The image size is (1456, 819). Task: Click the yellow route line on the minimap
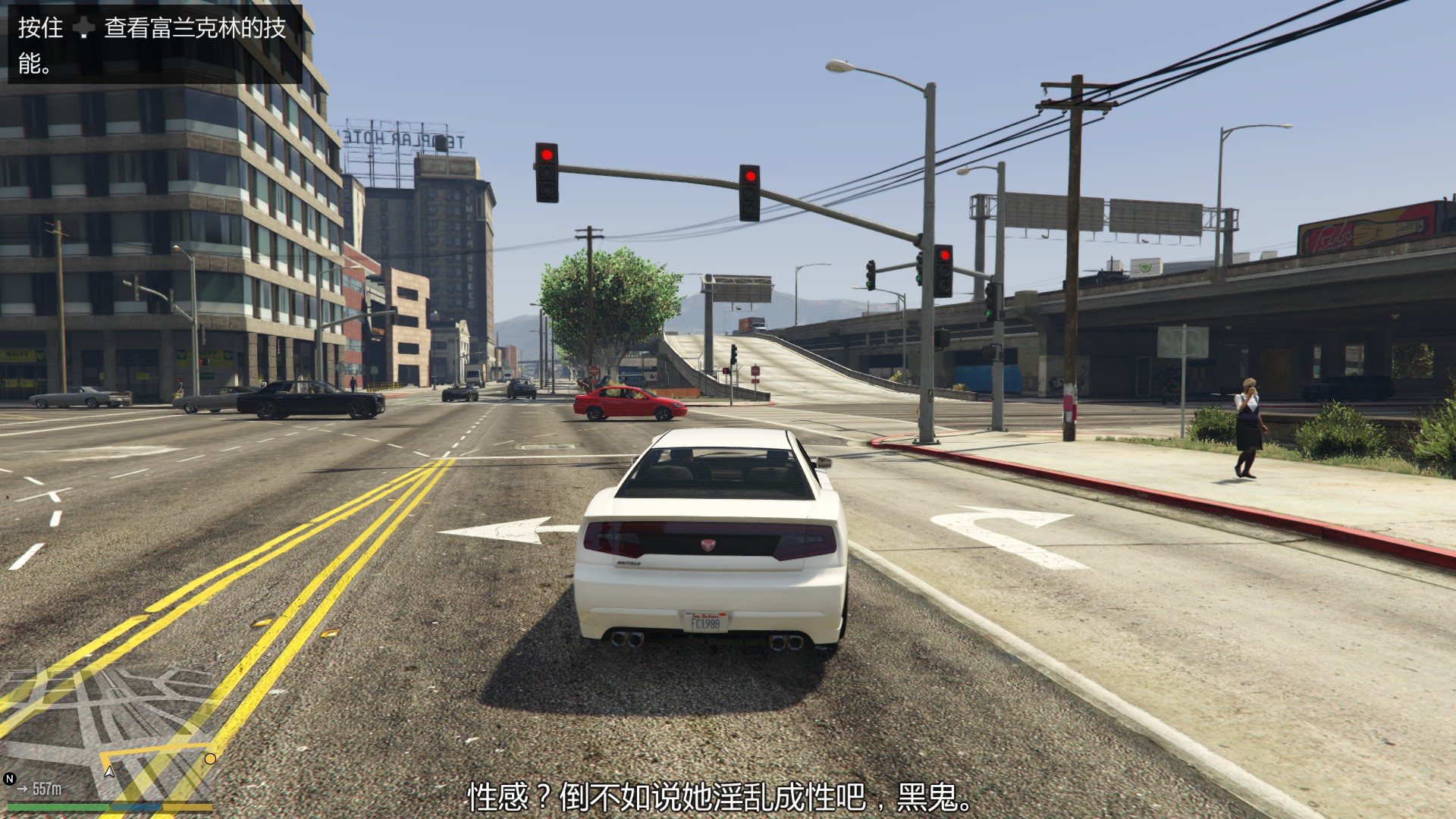[x=155, y=748]
